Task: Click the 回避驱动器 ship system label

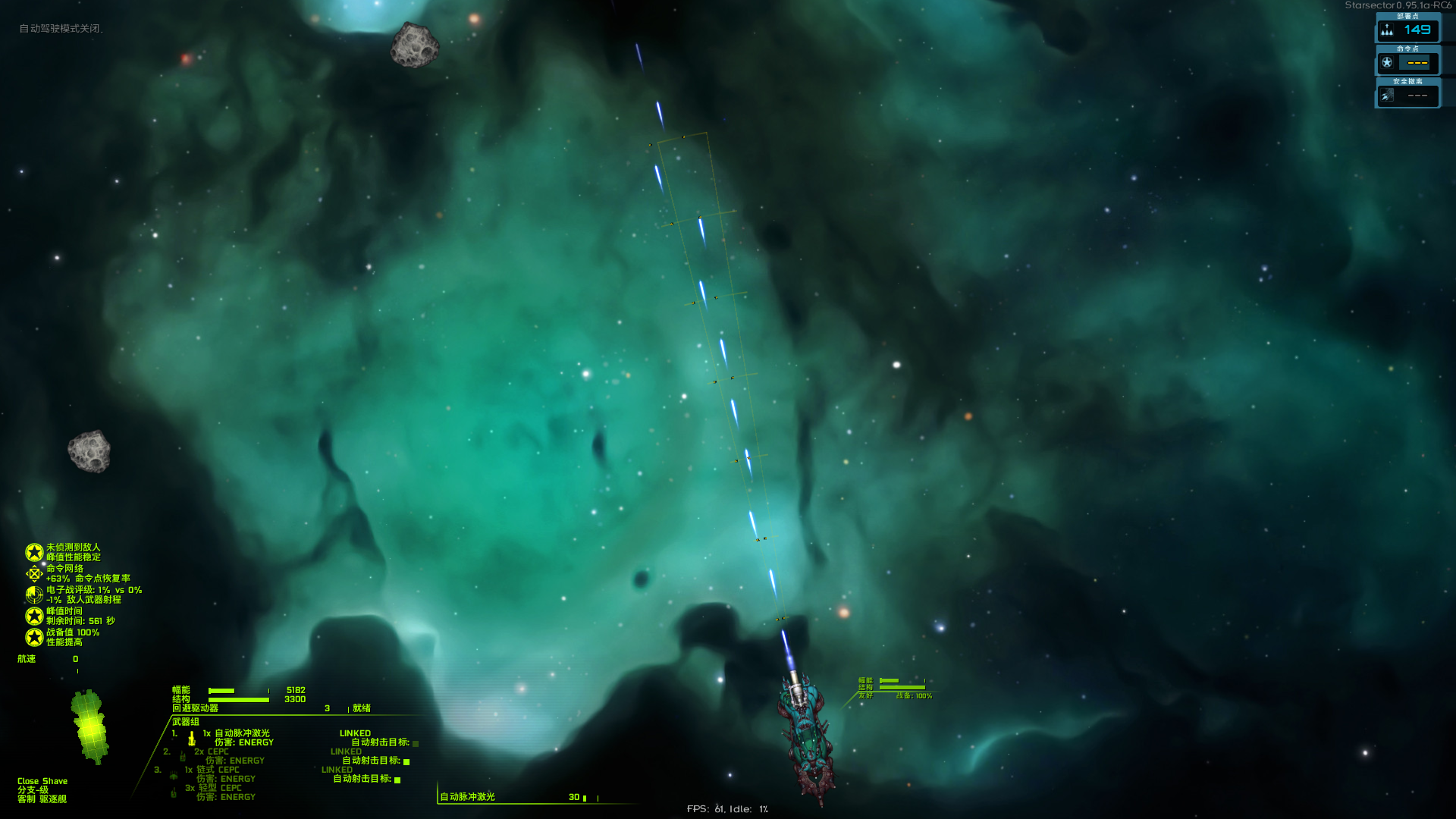Action: (195, 708)
